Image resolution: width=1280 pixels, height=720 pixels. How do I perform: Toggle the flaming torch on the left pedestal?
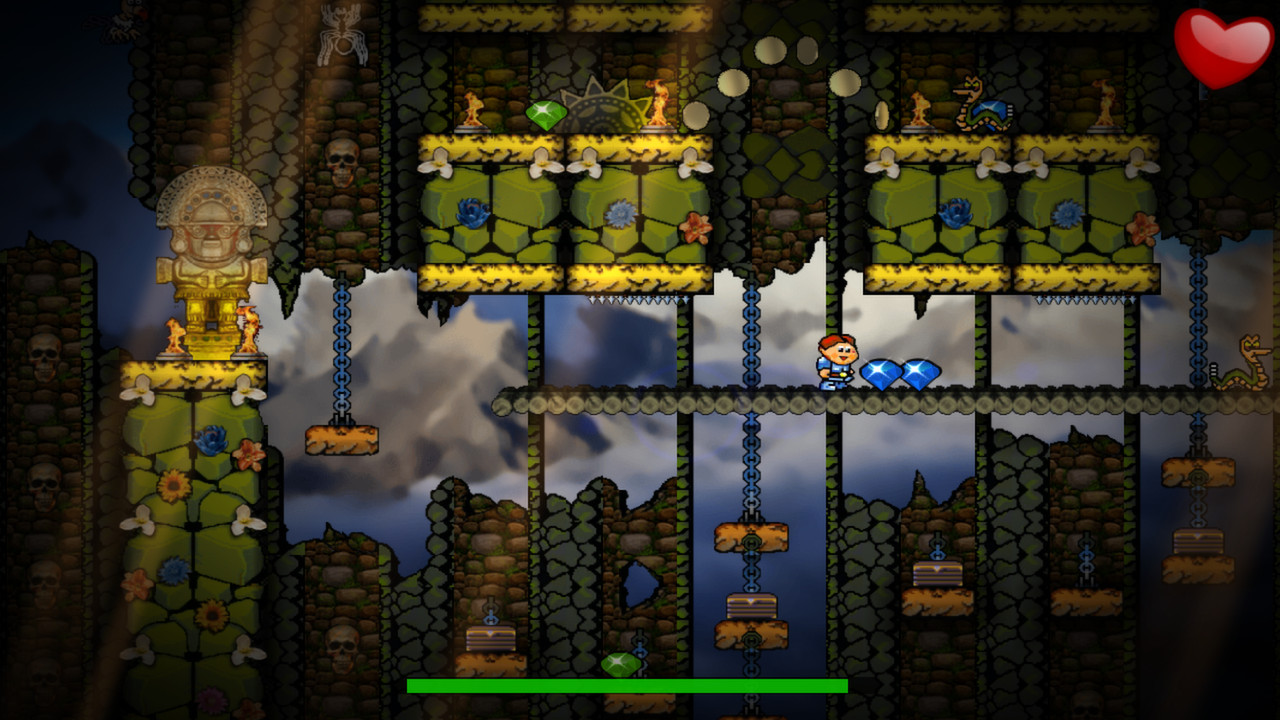pos(475,110)
